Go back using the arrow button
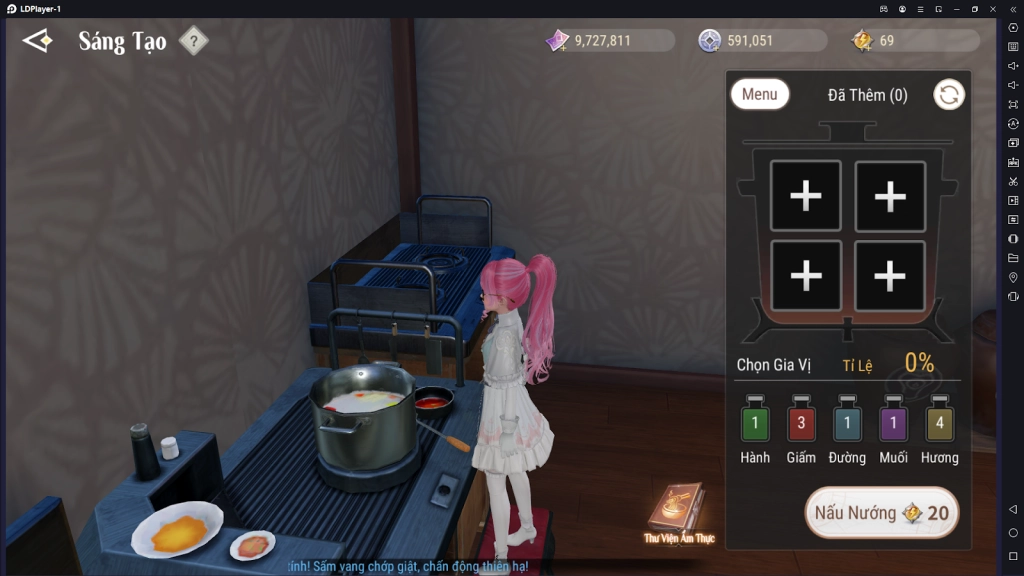 pos(37,41)
